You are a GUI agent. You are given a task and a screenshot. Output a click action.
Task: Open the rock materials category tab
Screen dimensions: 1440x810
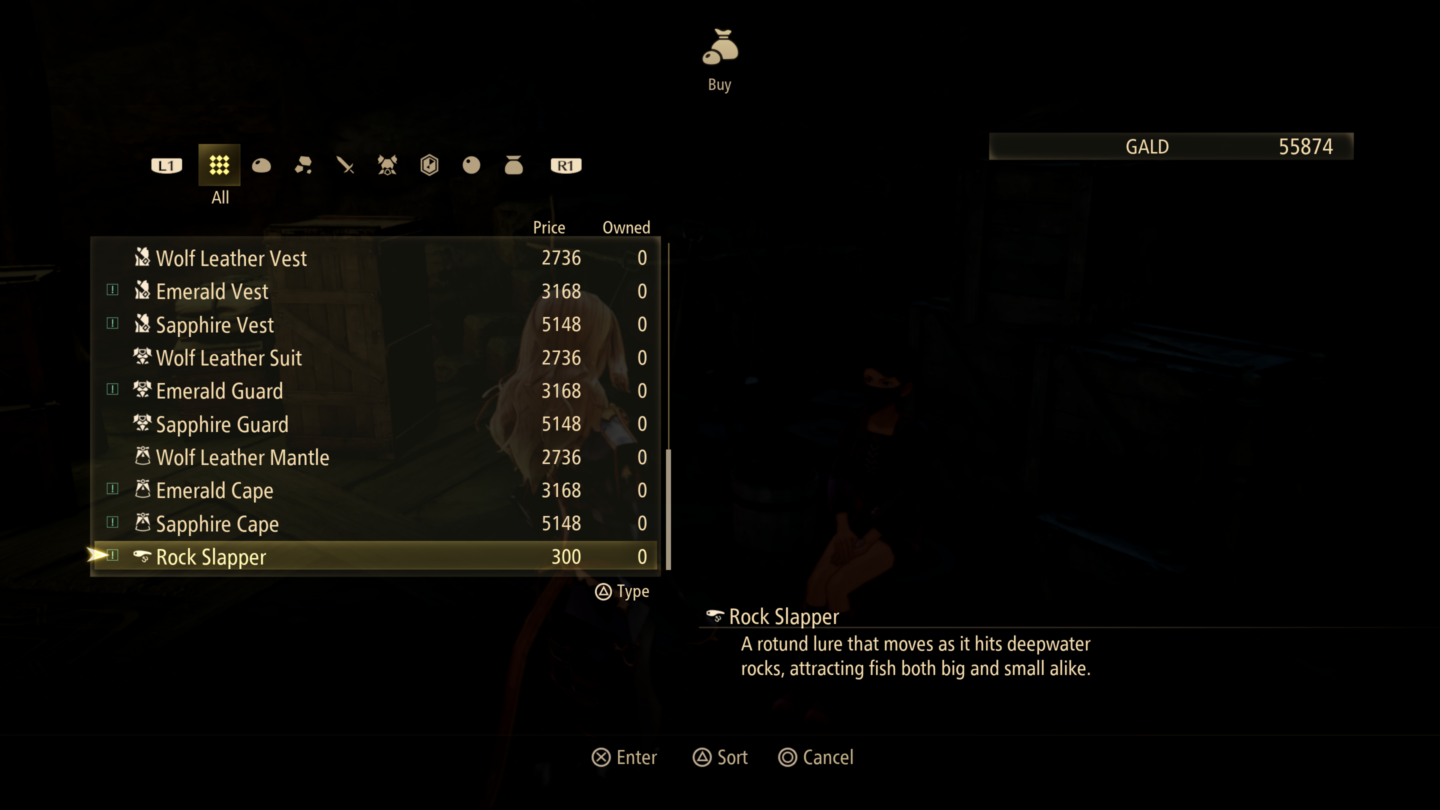(x=304, y=166)
